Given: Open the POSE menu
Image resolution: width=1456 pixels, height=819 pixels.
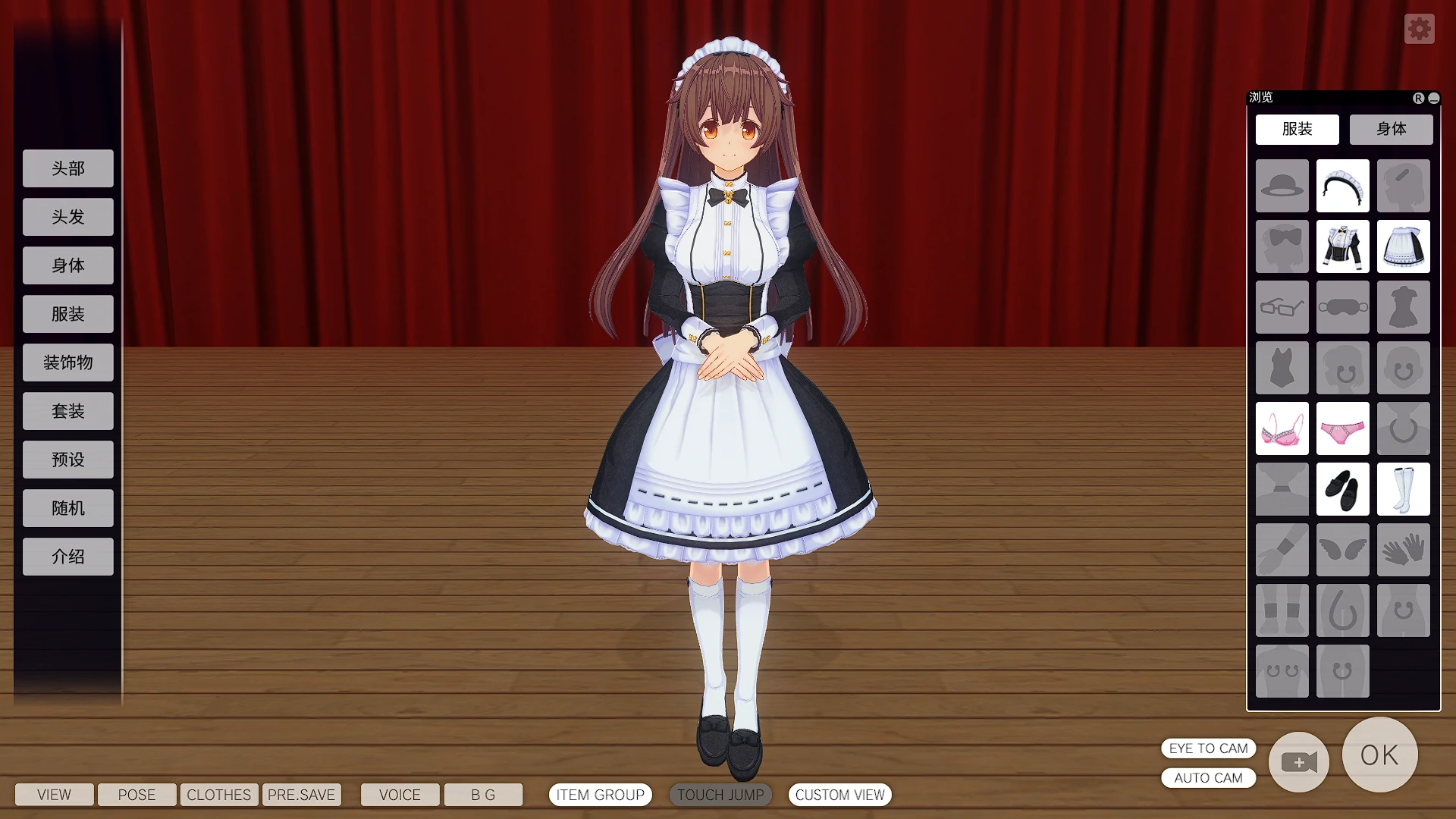Looking at the screenshot, I should (136, 795).
